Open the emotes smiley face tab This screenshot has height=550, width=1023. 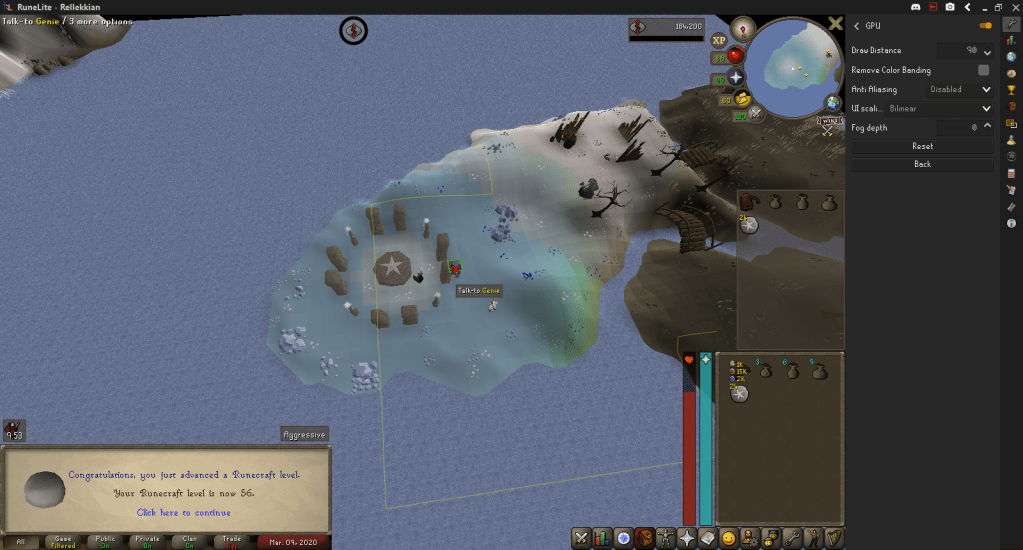point(729,538)
